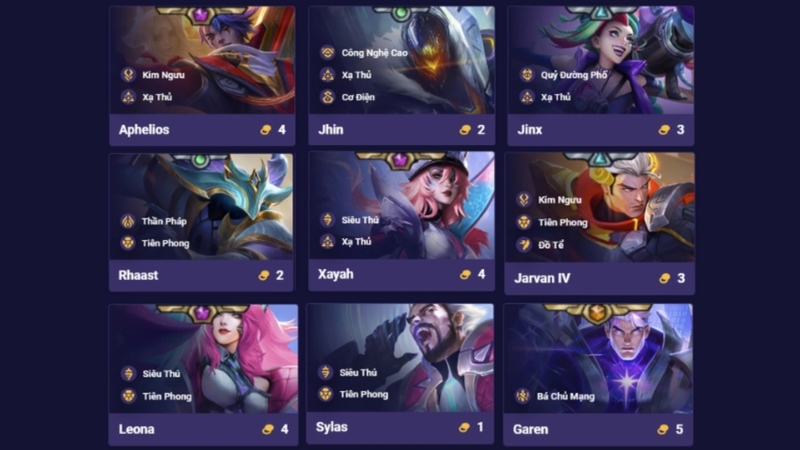Select the Tiên Phong trait on Leona
The image size is (800, 450).
(x=164, y=396)
